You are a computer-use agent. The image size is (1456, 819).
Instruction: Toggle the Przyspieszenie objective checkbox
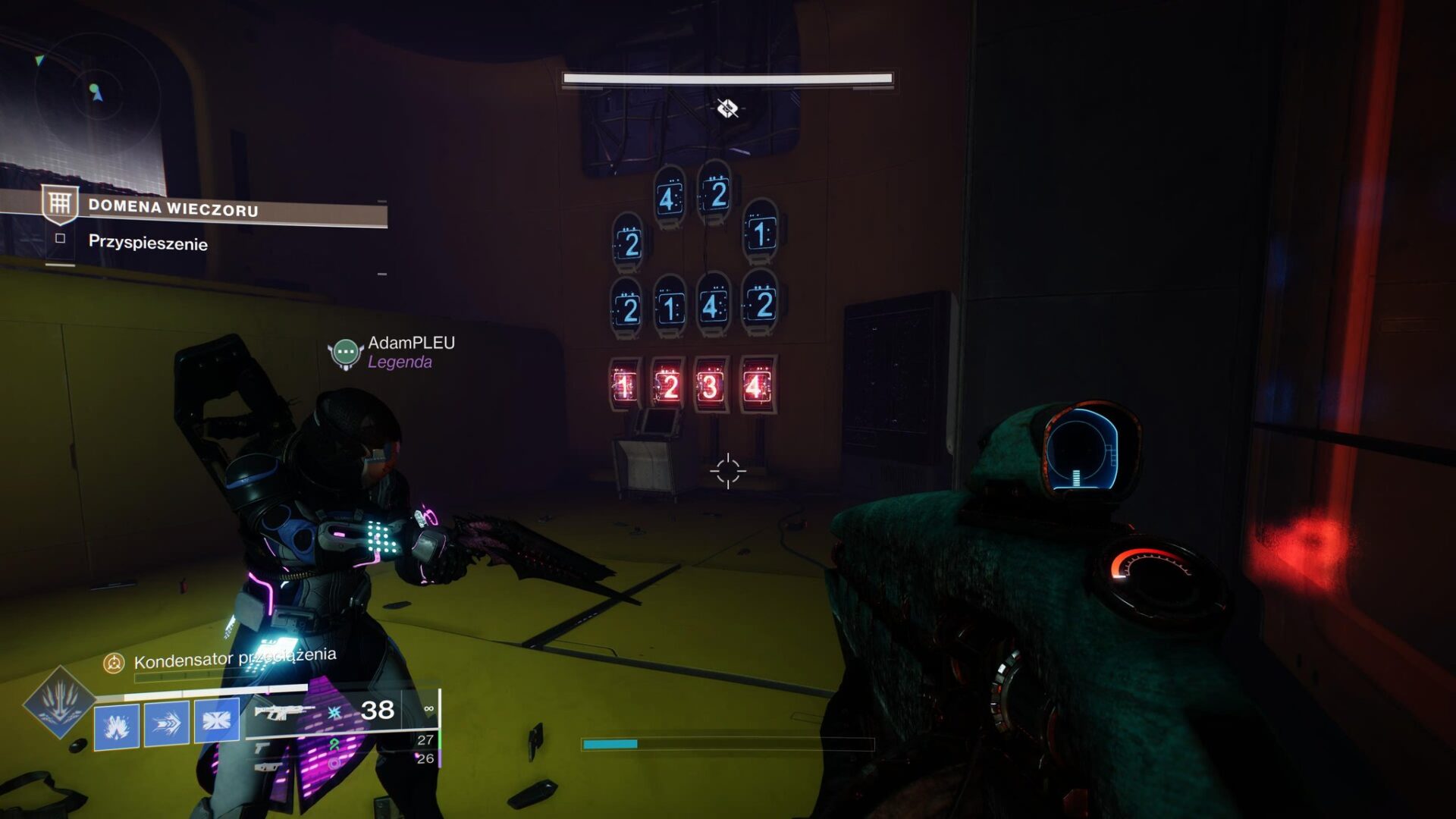pos(61,239)
